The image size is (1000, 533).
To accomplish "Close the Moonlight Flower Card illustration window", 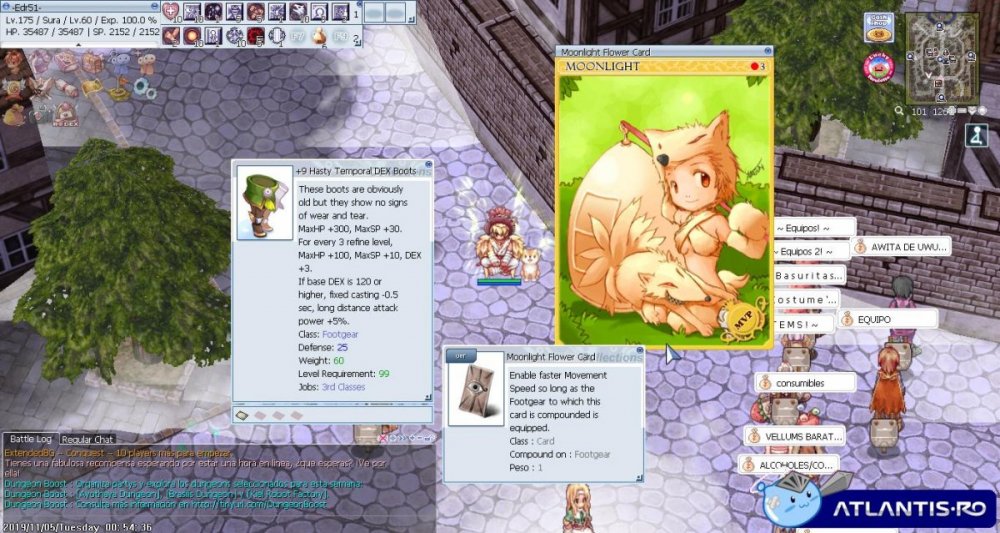I will click(x=766, y=50).
